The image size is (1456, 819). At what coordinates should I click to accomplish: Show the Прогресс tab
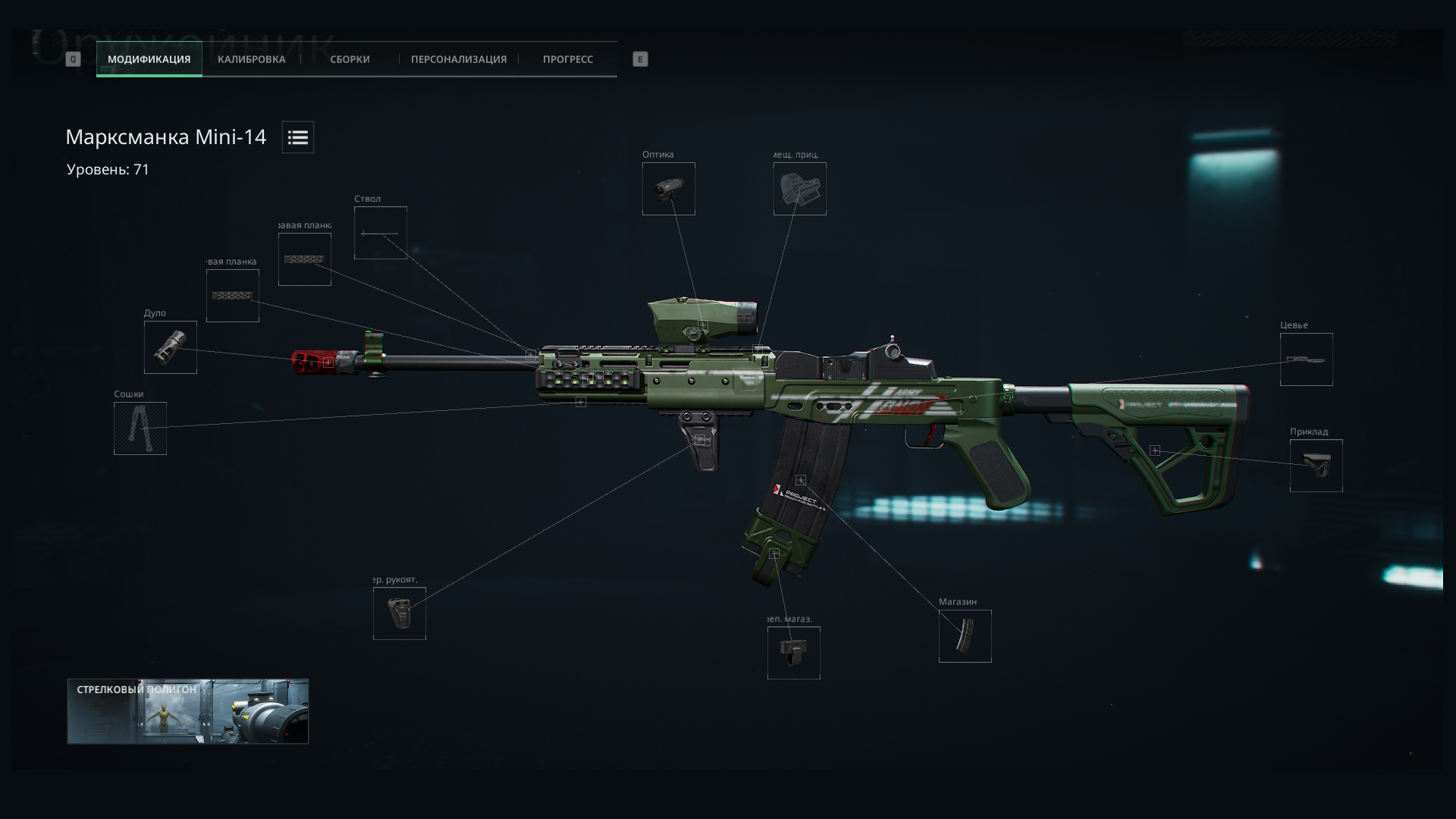(567, 59)
